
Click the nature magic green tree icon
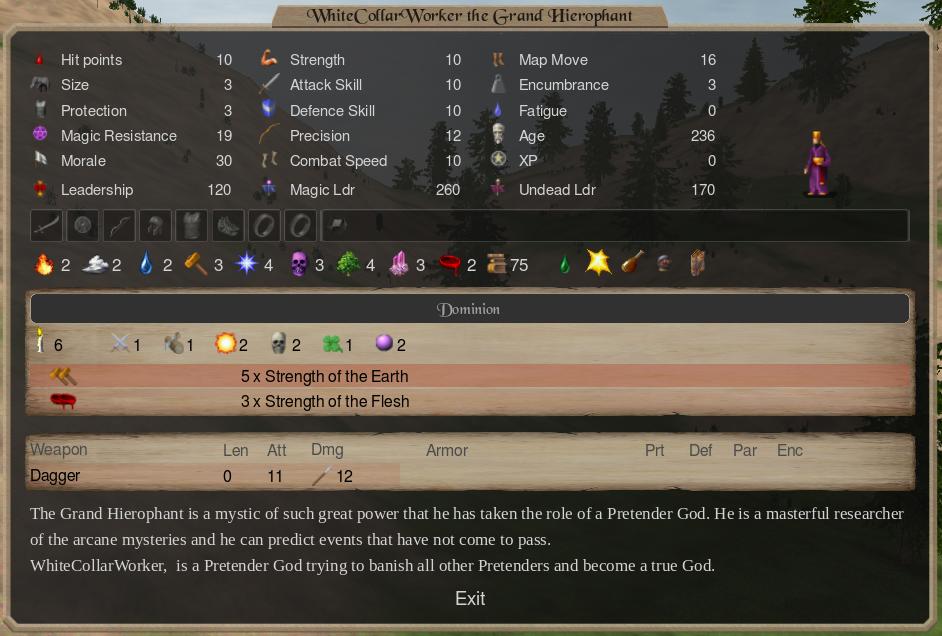tap(348, 264)
